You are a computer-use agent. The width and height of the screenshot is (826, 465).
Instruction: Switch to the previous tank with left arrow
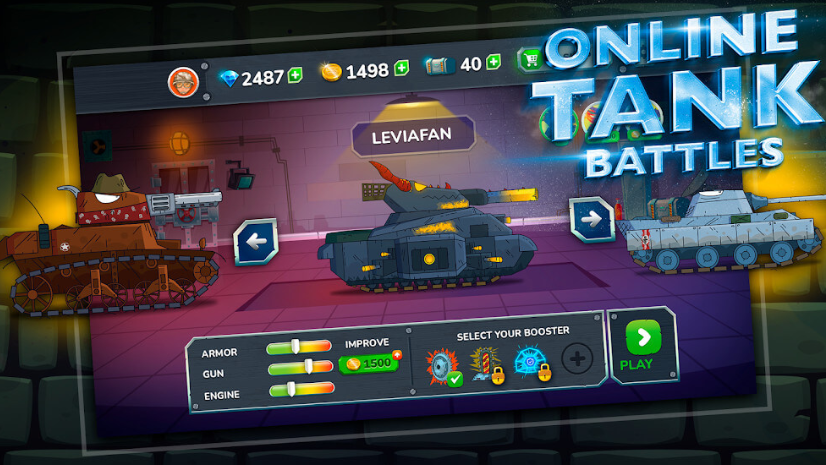tap(255, 241)
